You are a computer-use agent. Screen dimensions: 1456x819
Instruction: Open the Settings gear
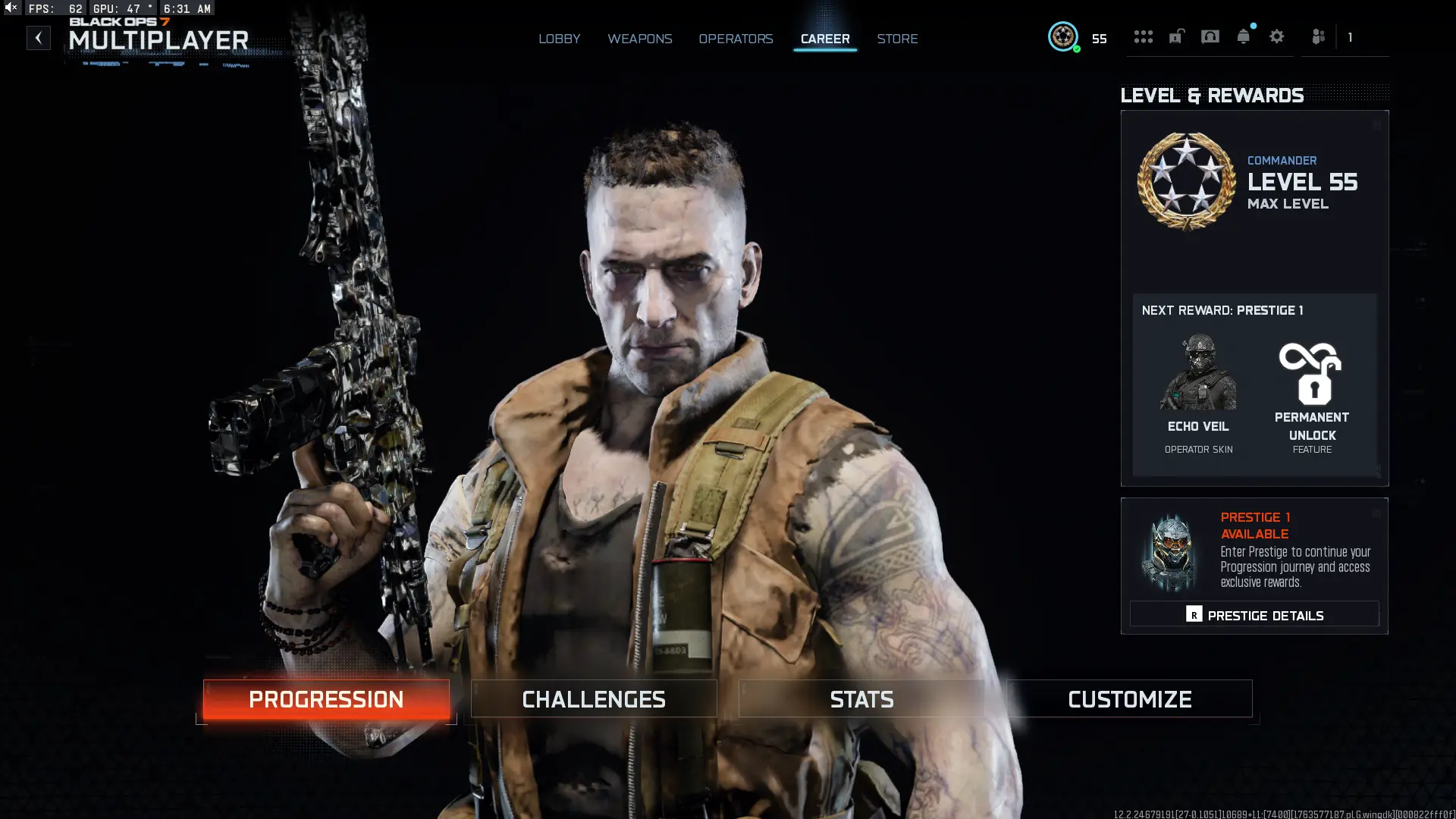pos(1277,36)
